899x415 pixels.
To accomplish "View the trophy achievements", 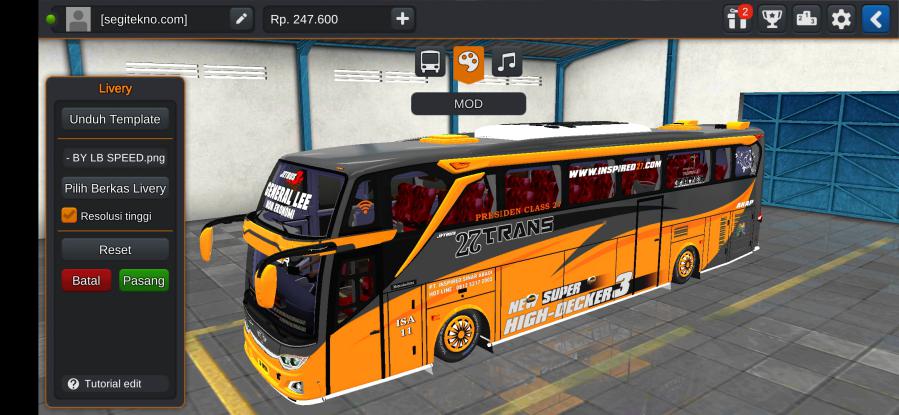I will tap(771, 18).
